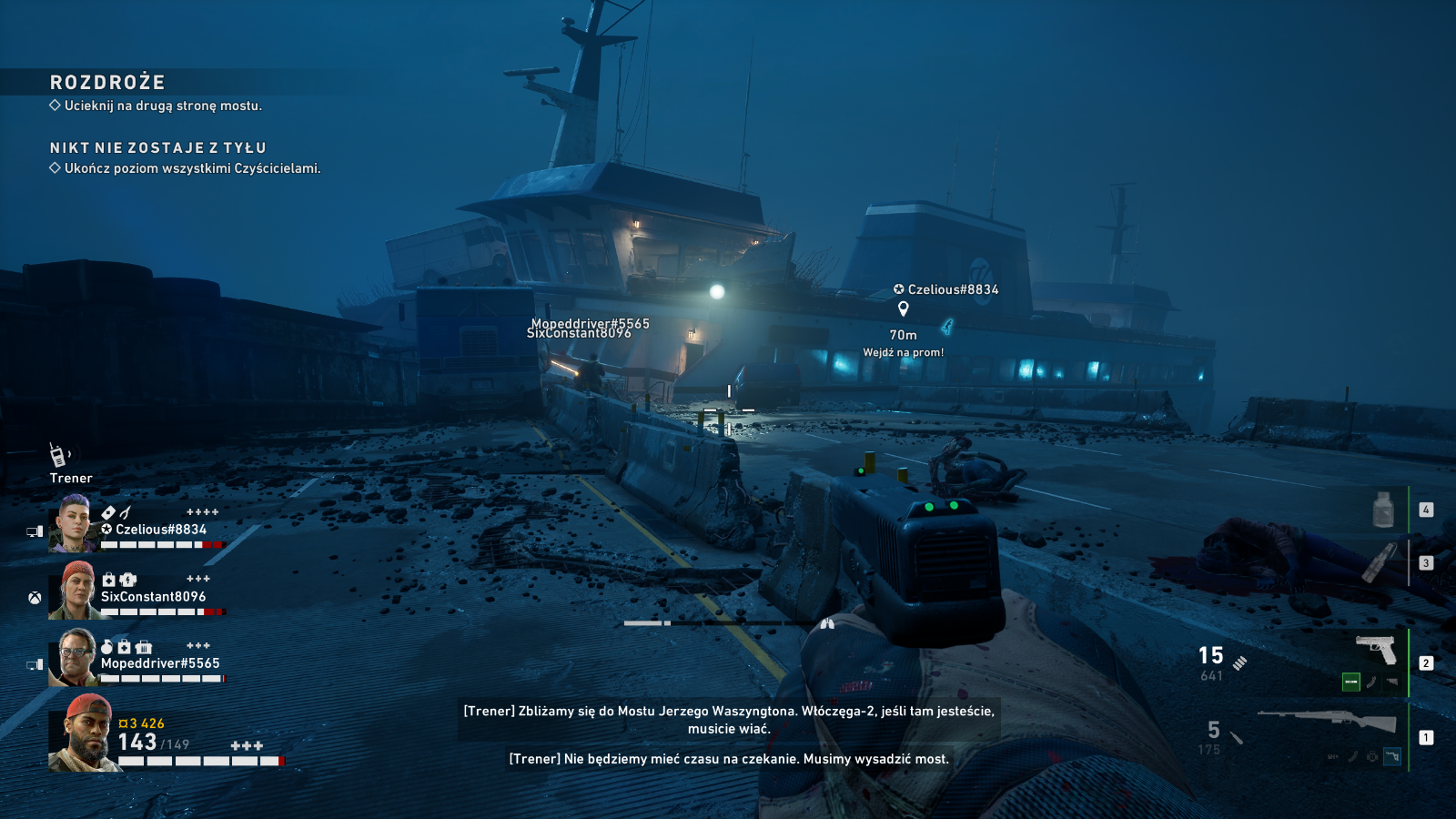The image size is (1456, 819).
Task: Click the NIKT NIE ZOSTAJE Z TYŁU objective
Action: tap(157, 147)
